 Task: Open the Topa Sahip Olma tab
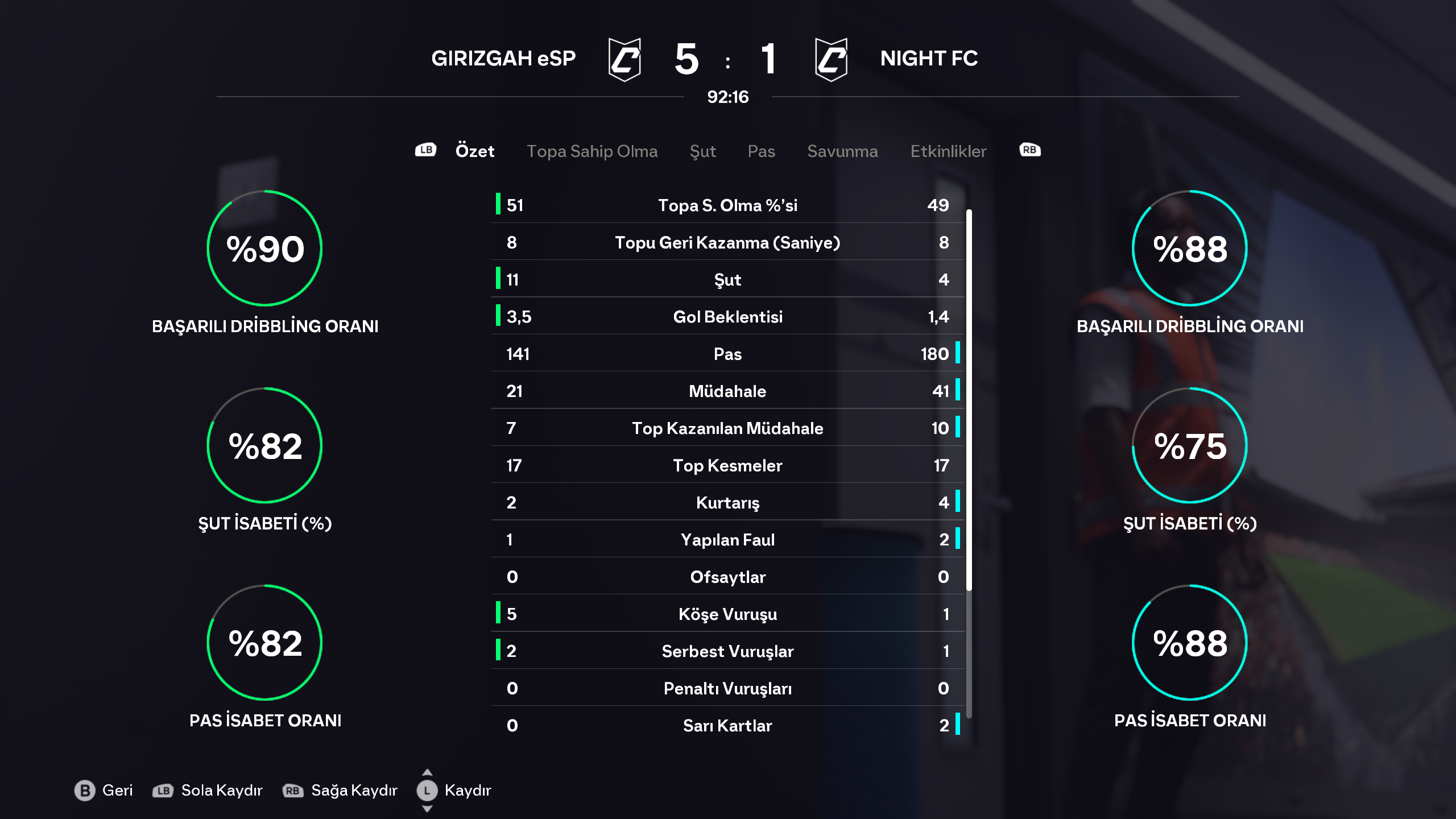click(591, 151)
